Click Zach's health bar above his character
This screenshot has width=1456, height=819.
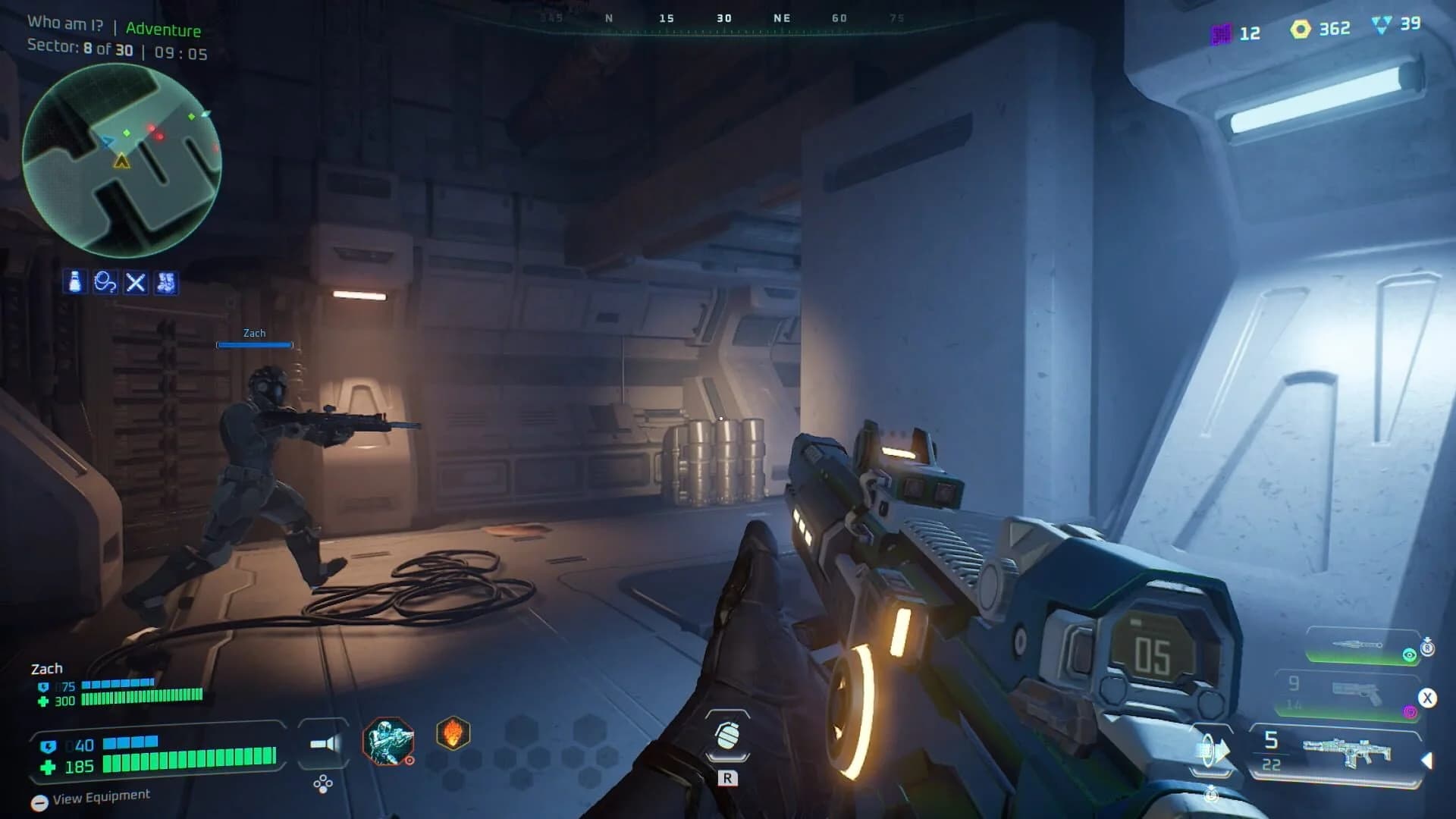254,344
